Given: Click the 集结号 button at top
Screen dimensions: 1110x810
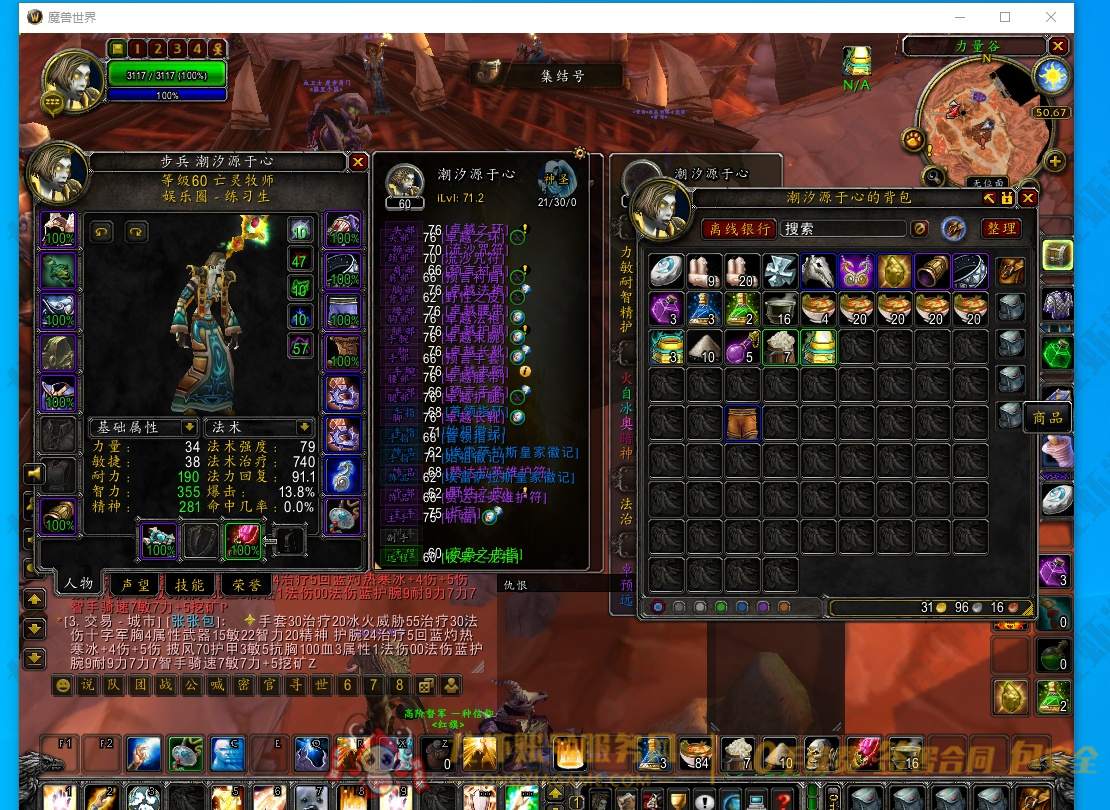Looking at the screenshot, I should click(x=561, y=76).
